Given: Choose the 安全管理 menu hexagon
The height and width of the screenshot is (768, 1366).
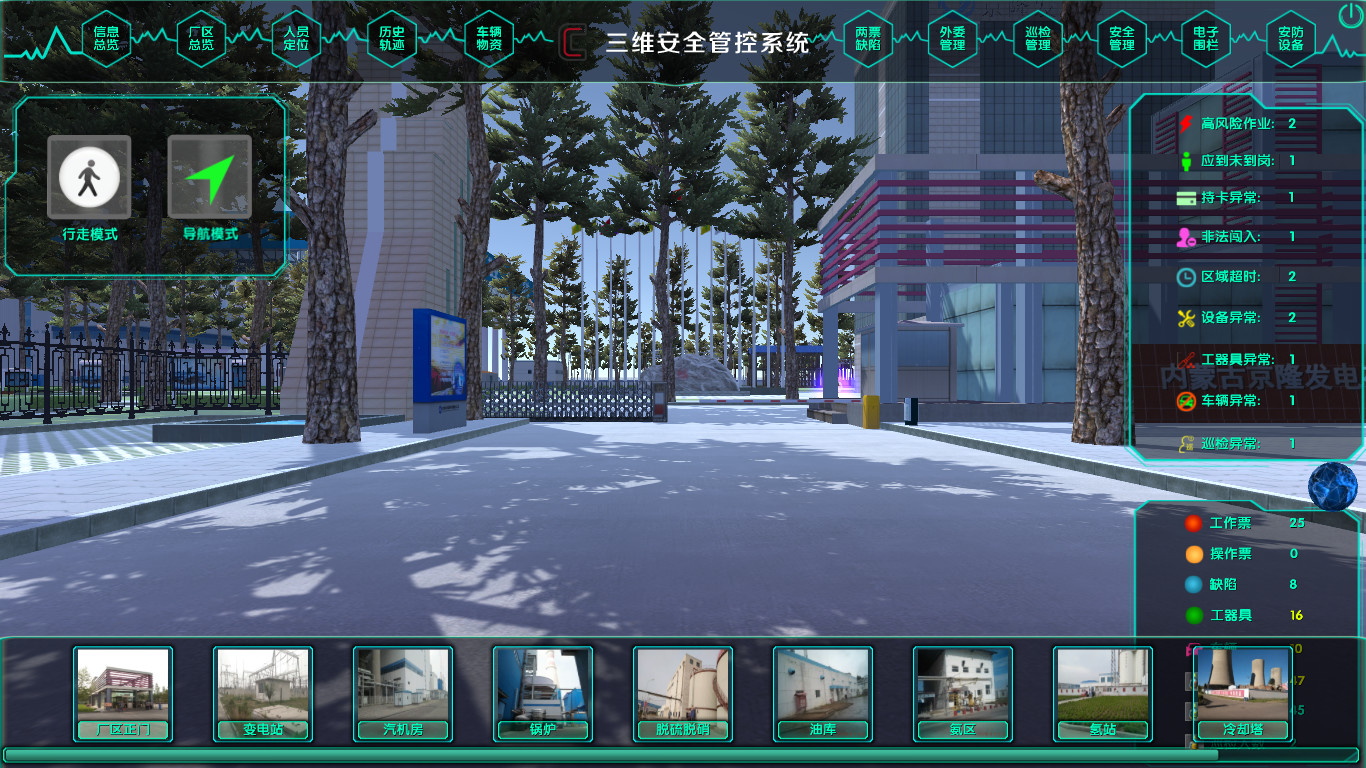Looking at the screenshot, I should tap(1121, 38).
